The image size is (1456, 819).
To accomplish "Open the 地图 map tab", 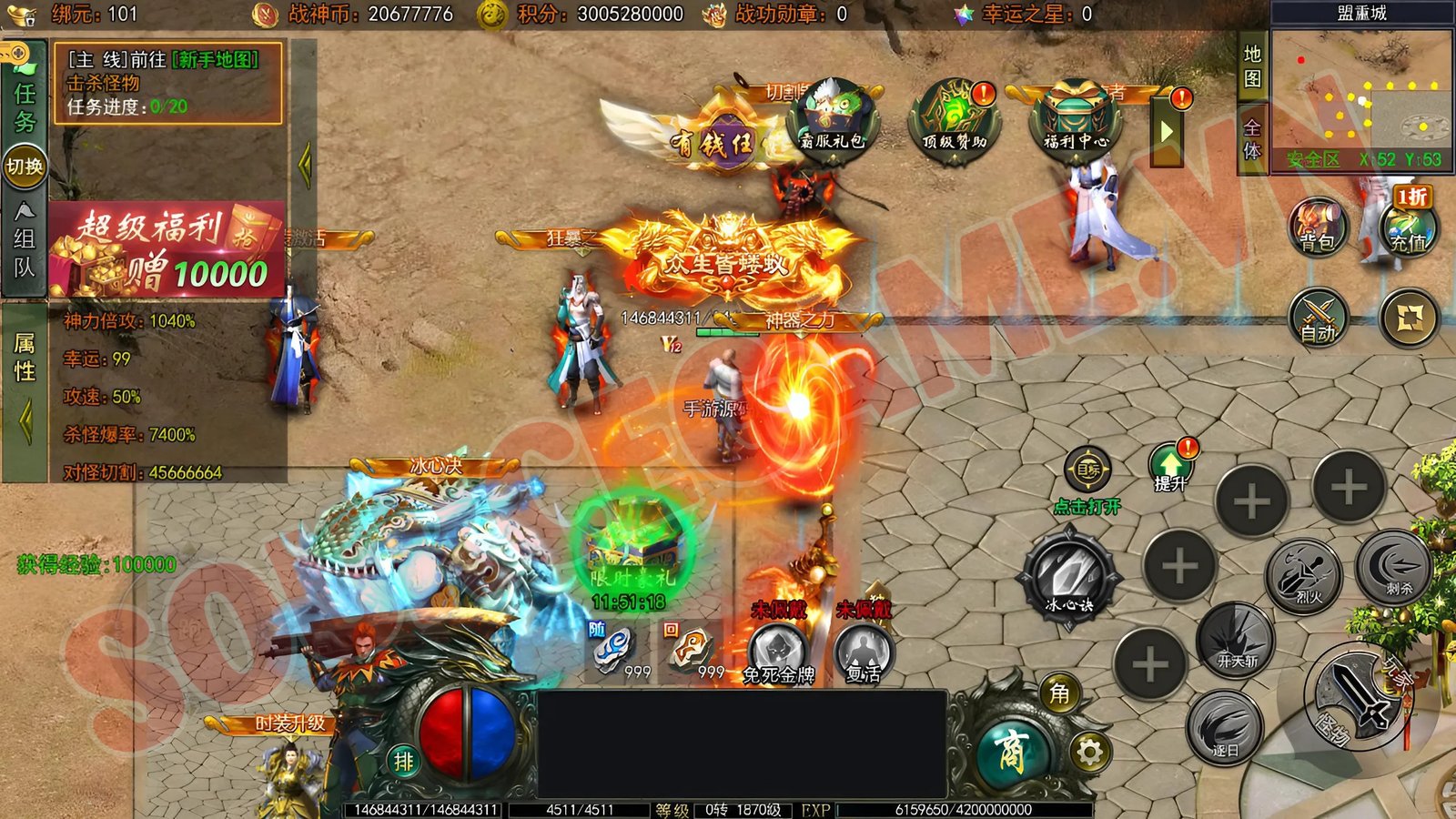I will click(x=1253, y=66).
